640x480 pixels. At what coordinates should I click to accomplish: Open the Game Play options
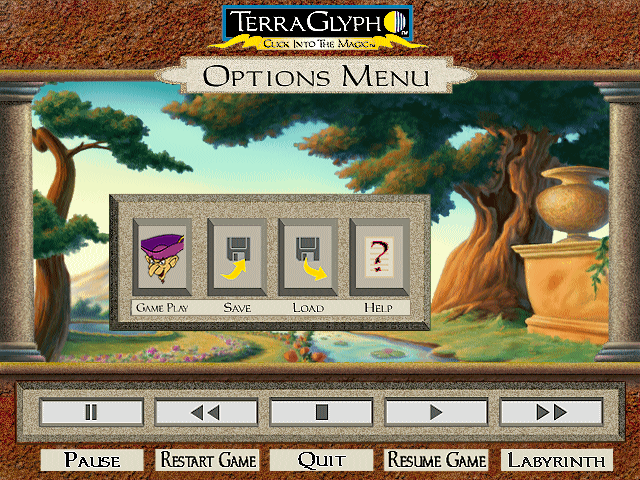point(161,257)
